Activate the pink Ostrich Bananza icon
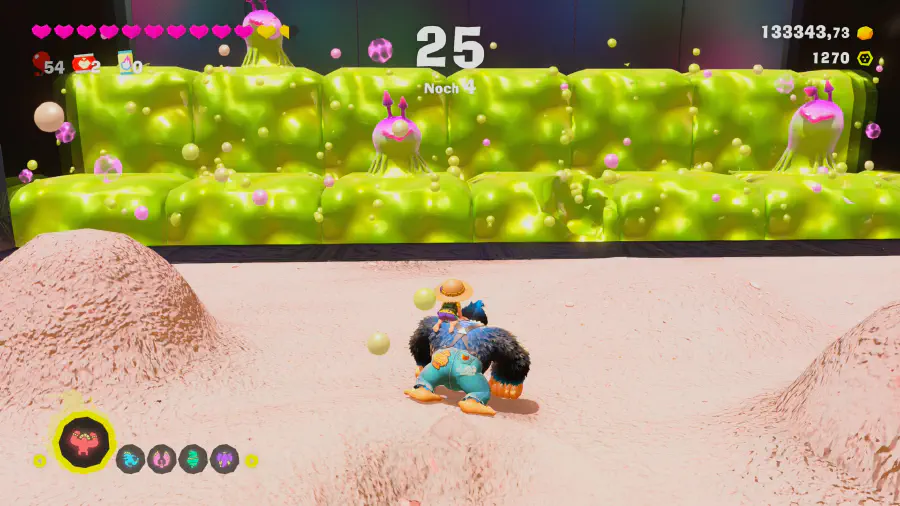 [161, 459]
